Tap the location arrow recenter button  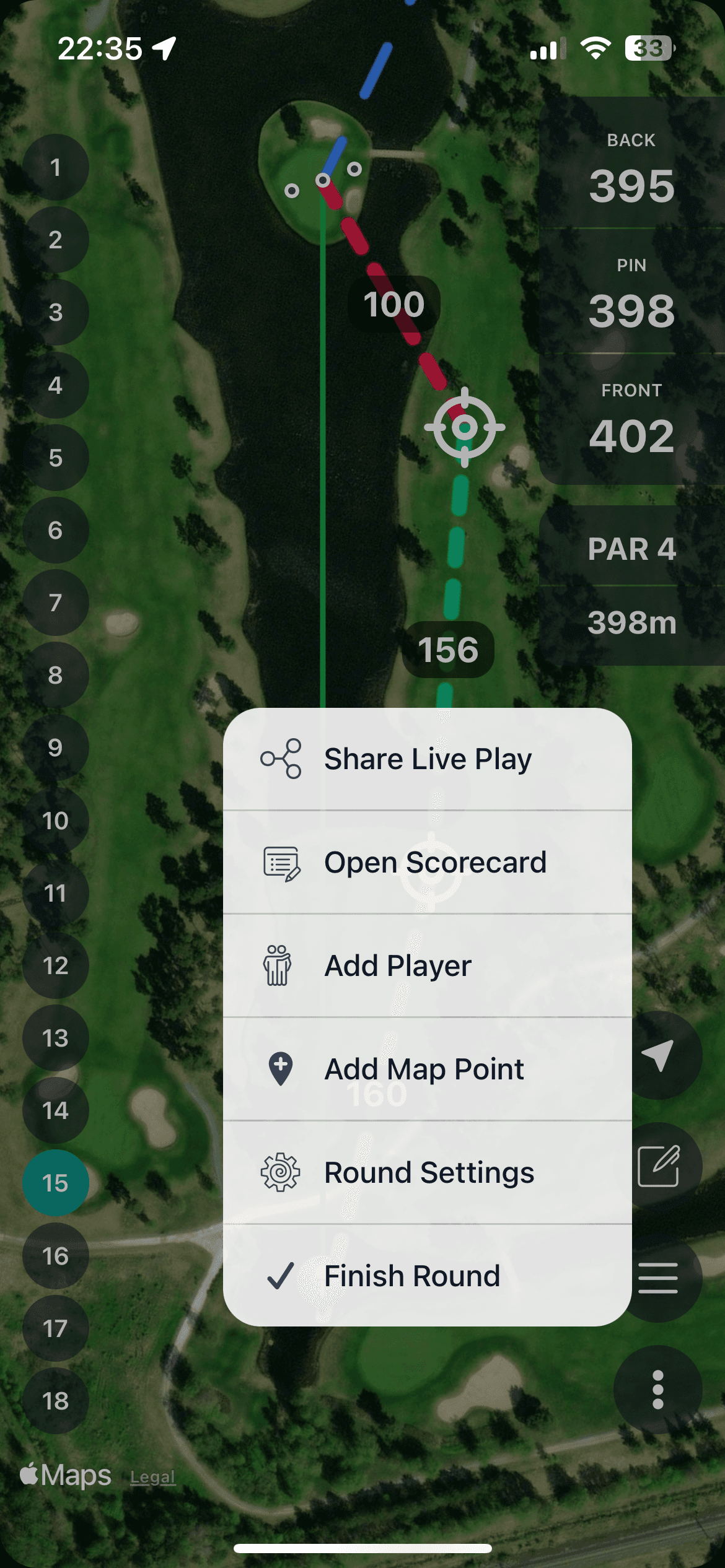pyautogui.click(x=658, y=1055)
